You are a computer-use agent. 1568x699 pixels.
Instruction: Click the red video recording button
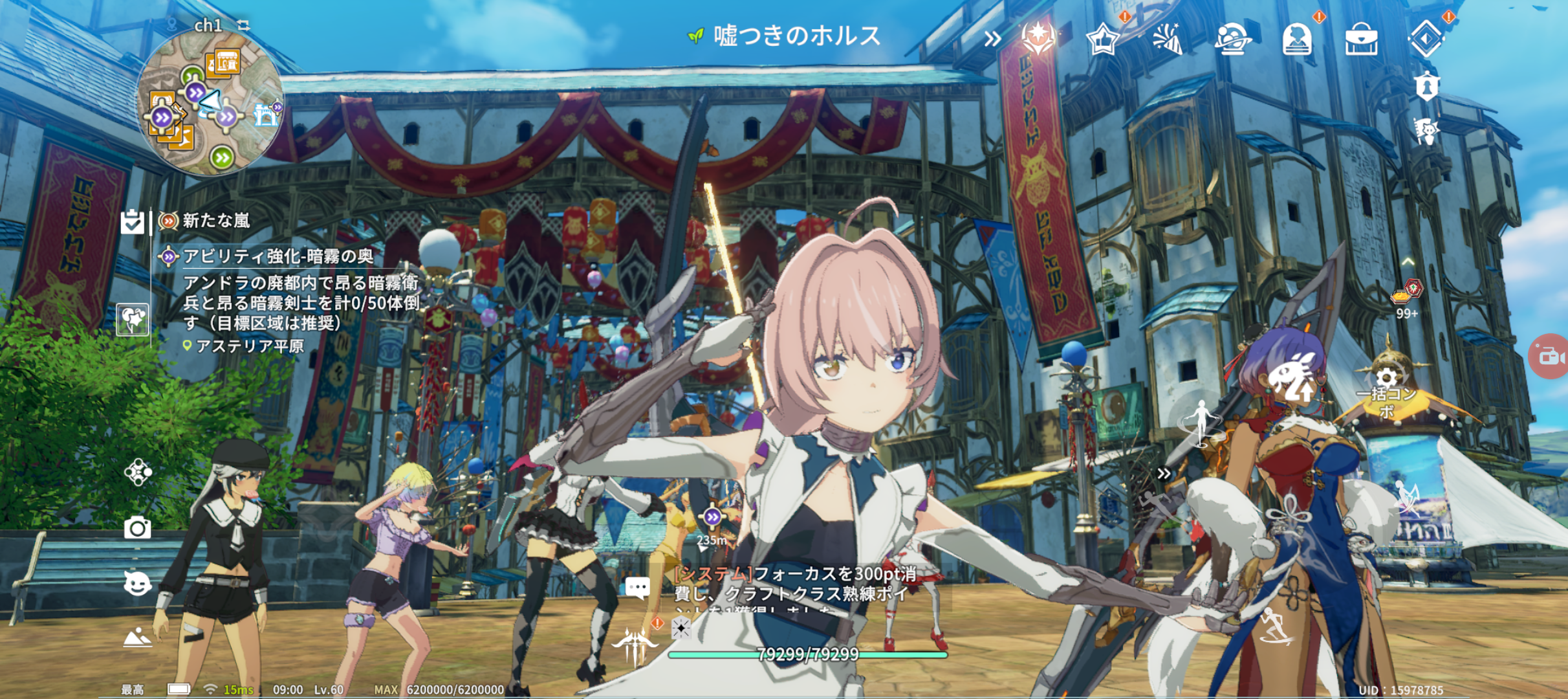tap(1551, 356)
